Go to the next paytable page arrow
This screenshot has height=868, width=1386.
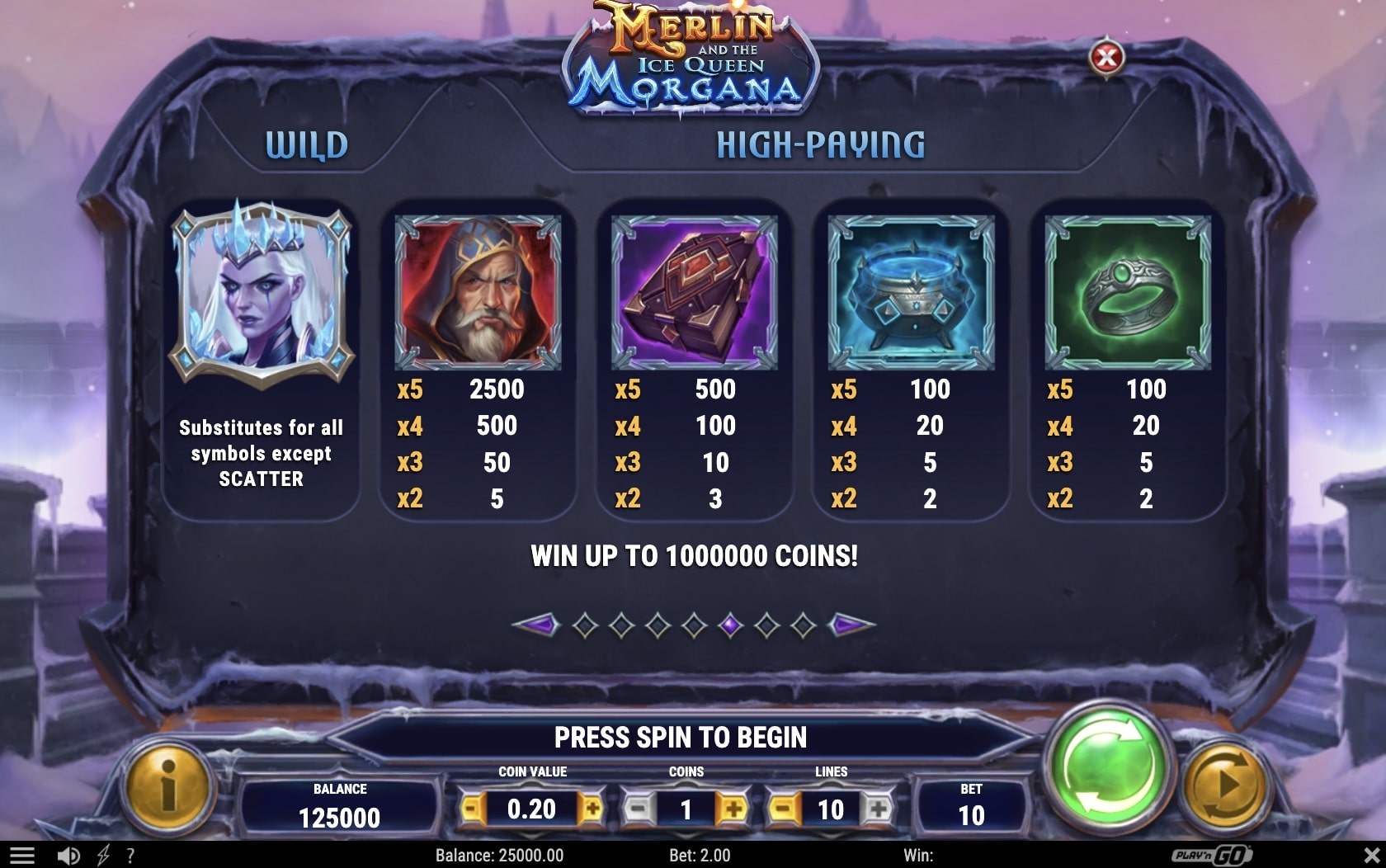851,625
